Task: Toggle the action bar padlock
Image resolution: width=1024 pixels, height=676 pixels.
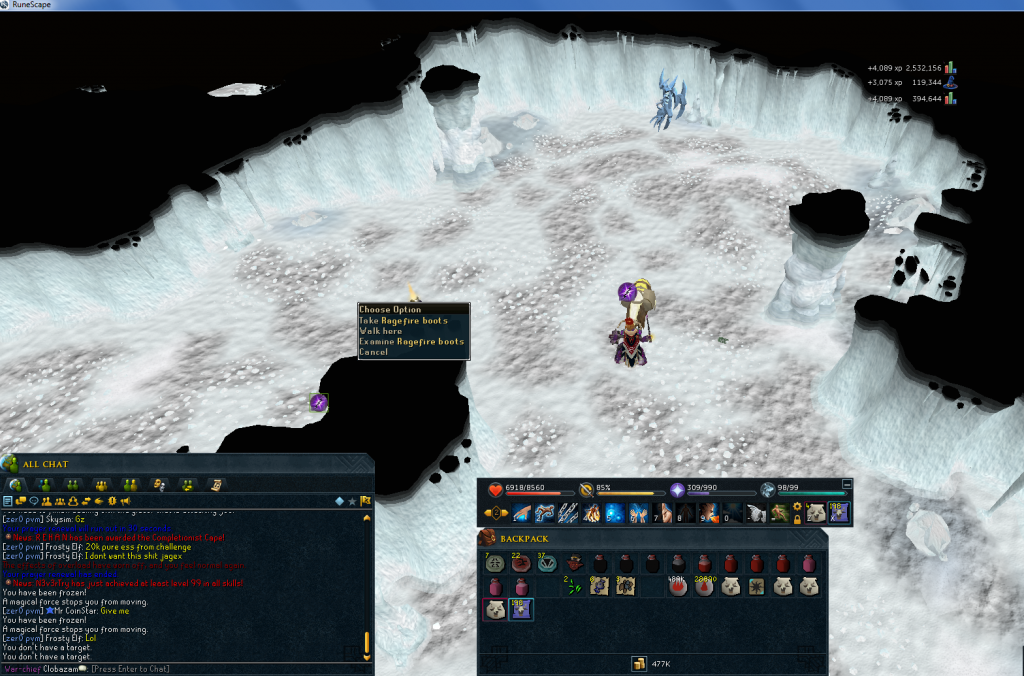Action: (x=797, y=519)
